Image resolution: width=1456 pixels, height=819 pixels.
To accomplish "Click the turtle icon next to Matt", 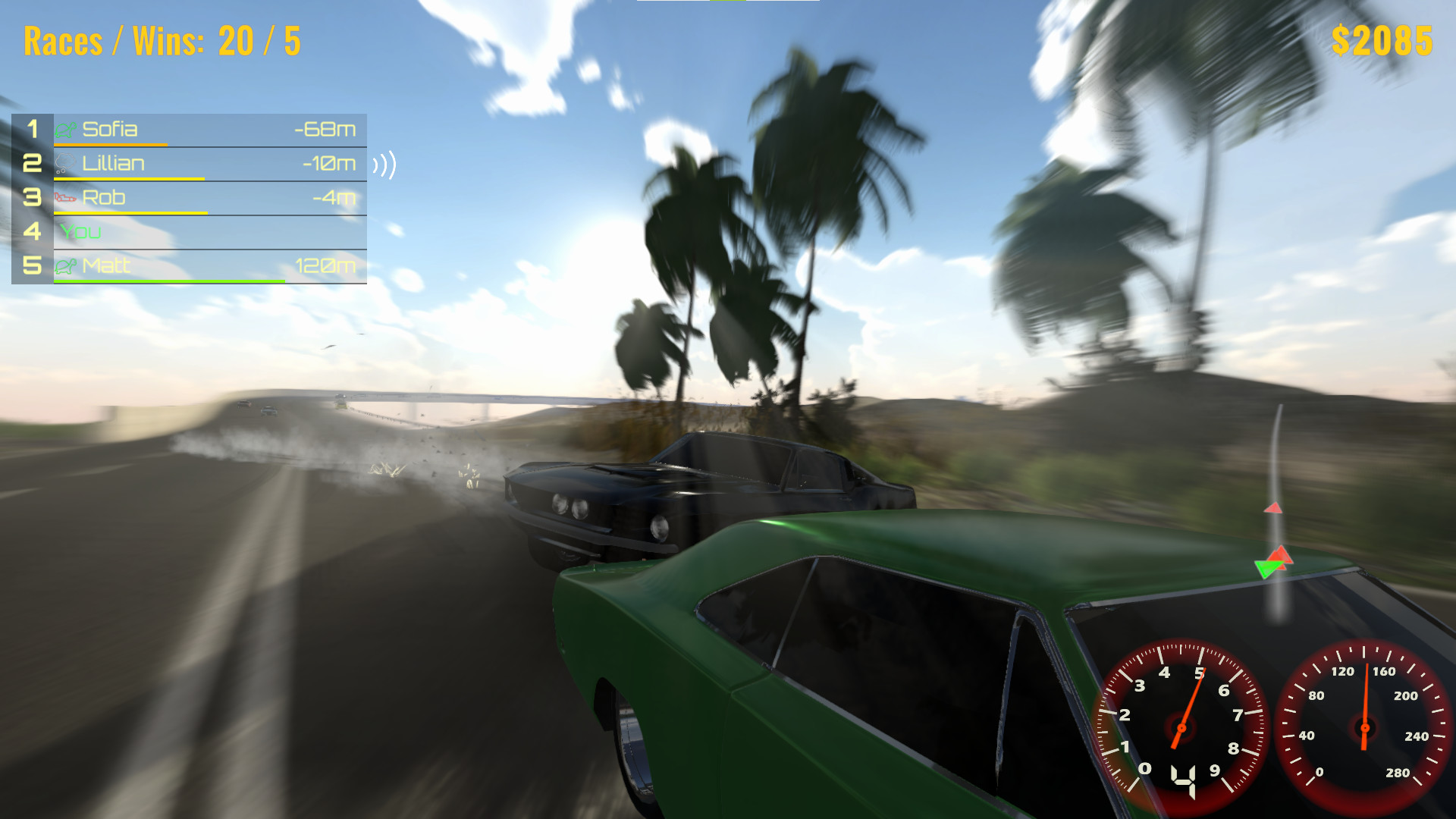I will 64,266.
